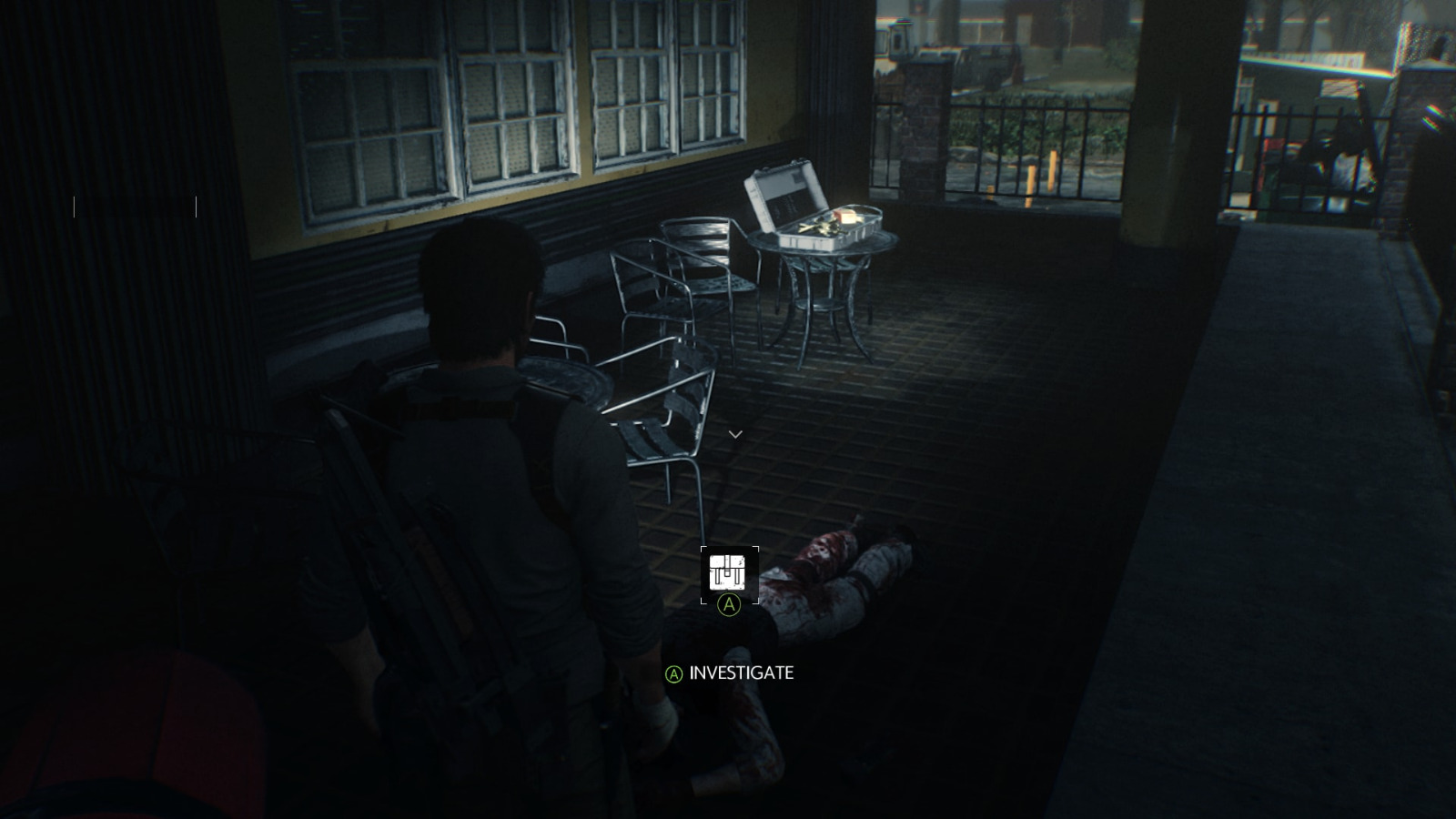Click the downward chevron marker on the floor
The image size is (1456, 819).
pos(734,434)
